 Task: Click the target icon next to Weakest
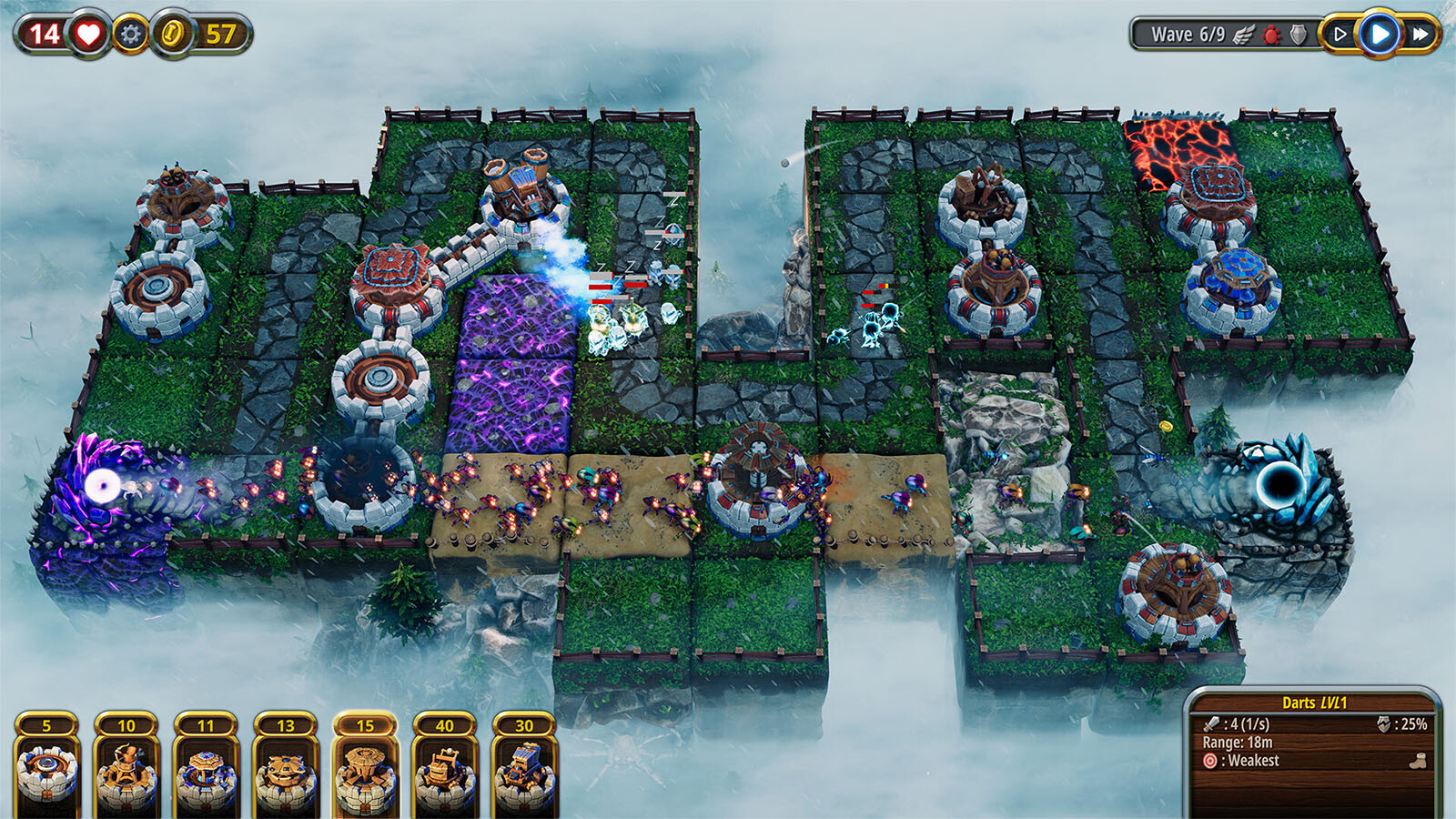pyautogui.click(x=1210, y=761)
